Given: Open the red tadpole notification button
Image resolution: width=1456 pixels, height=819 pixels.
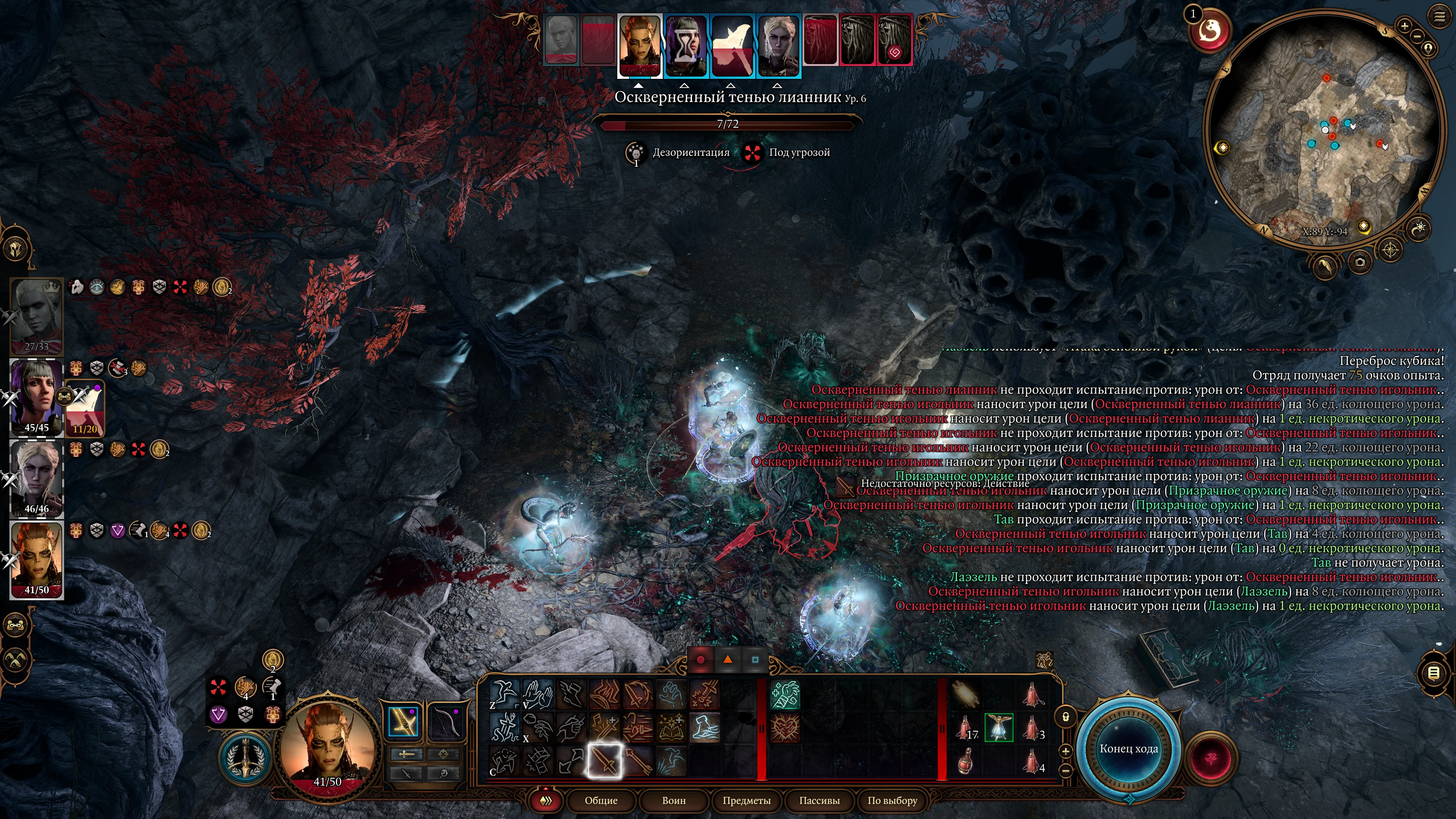Looking at the screenshot, I should 1210,31.
